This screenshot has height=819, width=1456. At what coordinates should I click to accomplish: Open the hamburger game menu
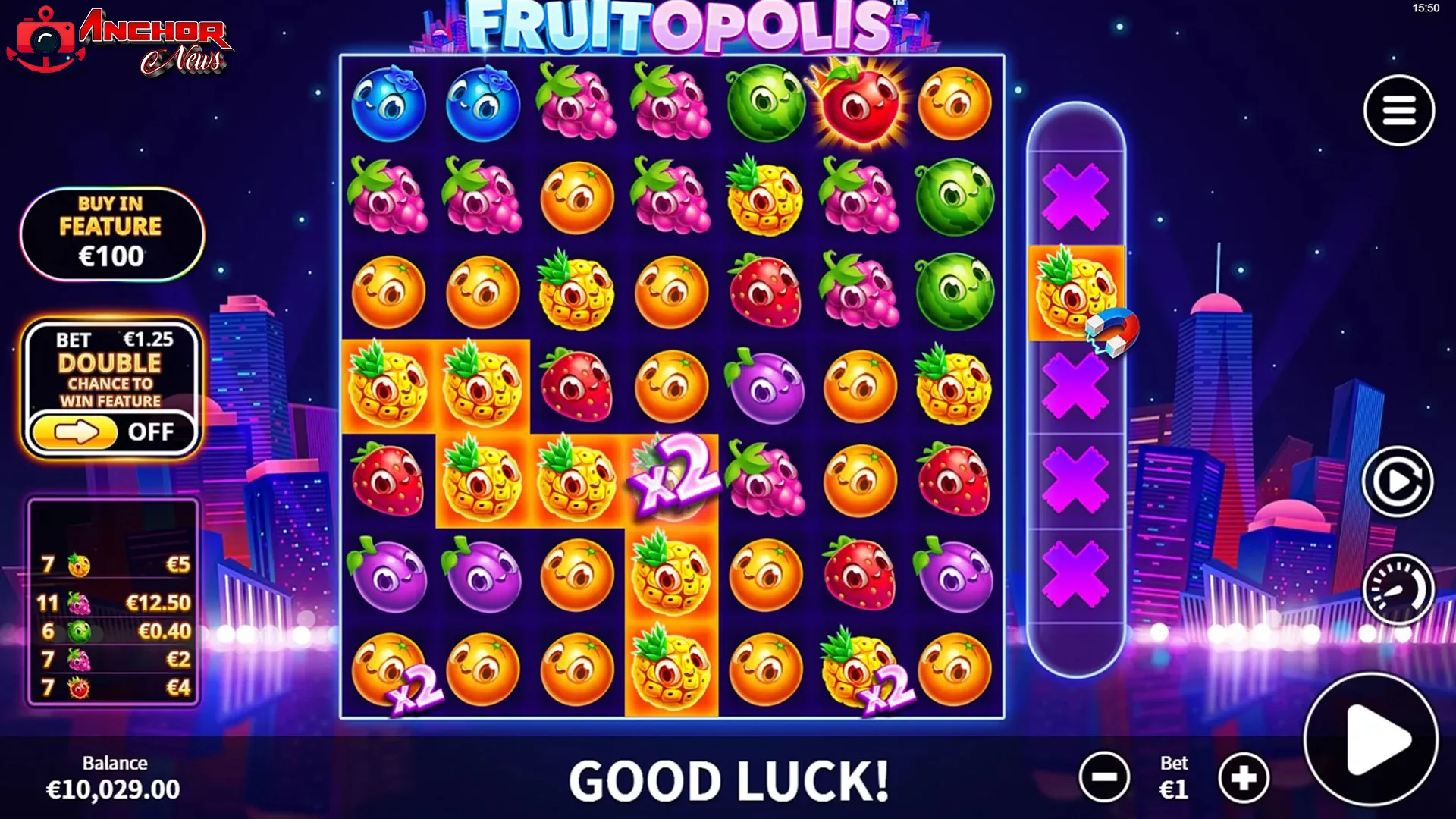pos(1399,110)
